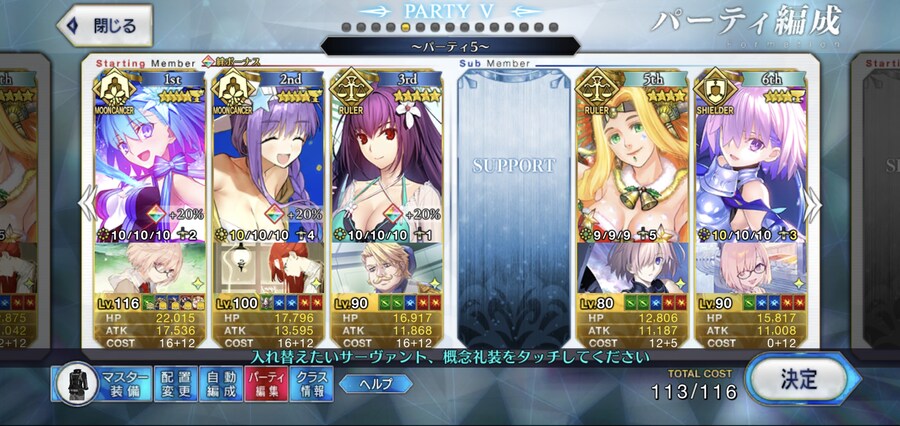Choose the 3rd slot Ruler servant card
The width and height of the screenshot is (900, 426).
click(386, 160)
